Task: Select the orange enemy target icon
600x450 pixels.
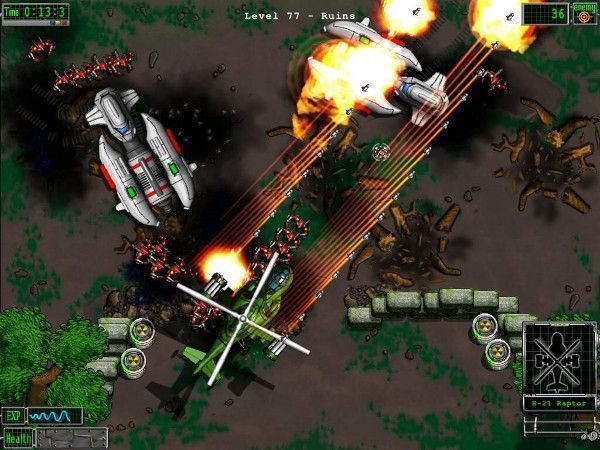Action: (583, 13)
